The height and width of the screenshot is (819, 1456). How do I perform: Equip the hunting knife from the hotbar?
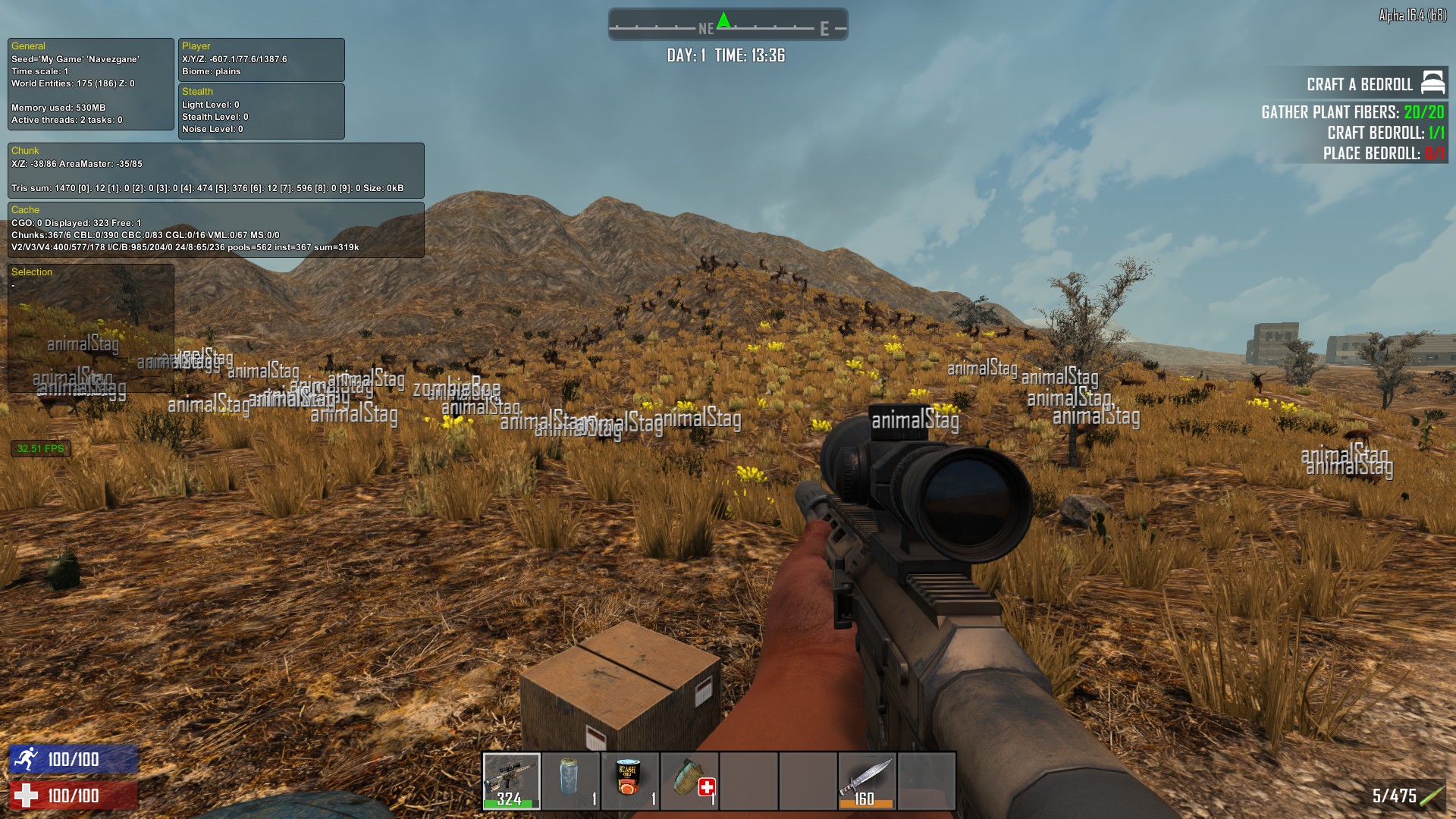[x=867, y=780]
